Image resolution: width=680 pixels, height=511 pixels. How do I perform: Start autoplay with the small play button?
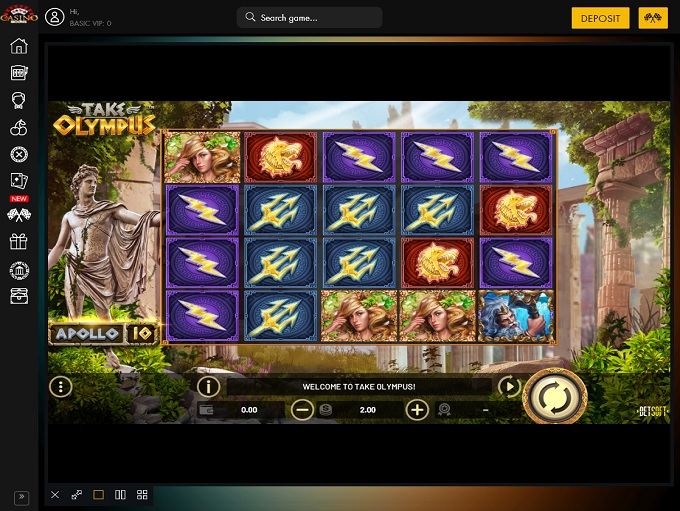point(509,387)
